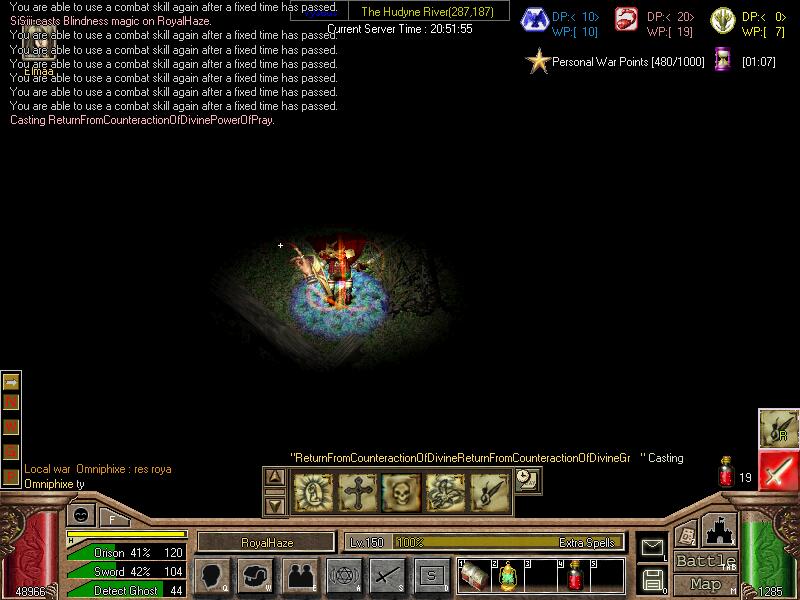Click the smiley face emote button

pyautogui.click(x=80, y=515)
